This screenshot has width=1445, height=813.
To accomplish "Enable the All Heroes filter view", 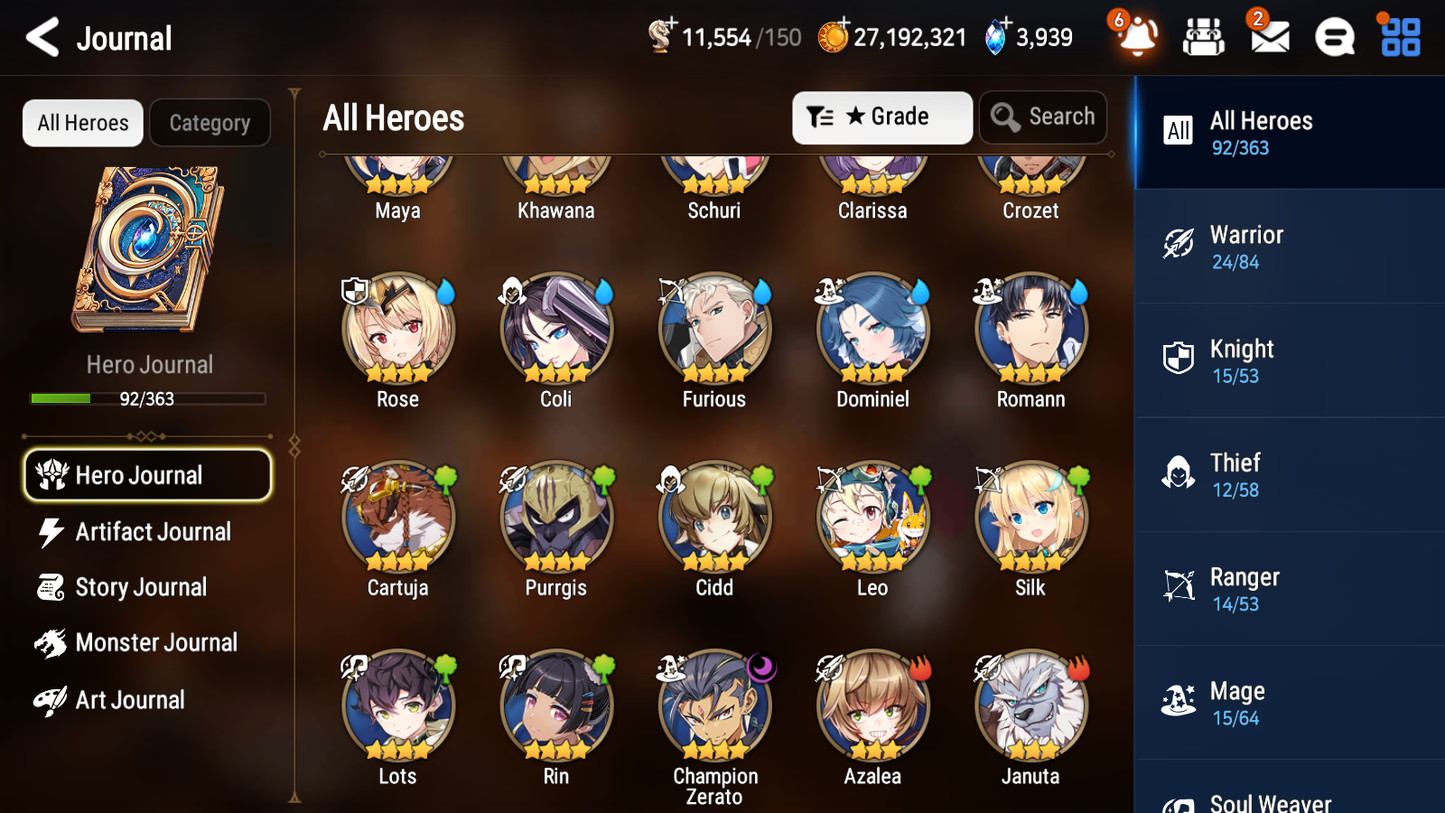I will coord(82,123).
